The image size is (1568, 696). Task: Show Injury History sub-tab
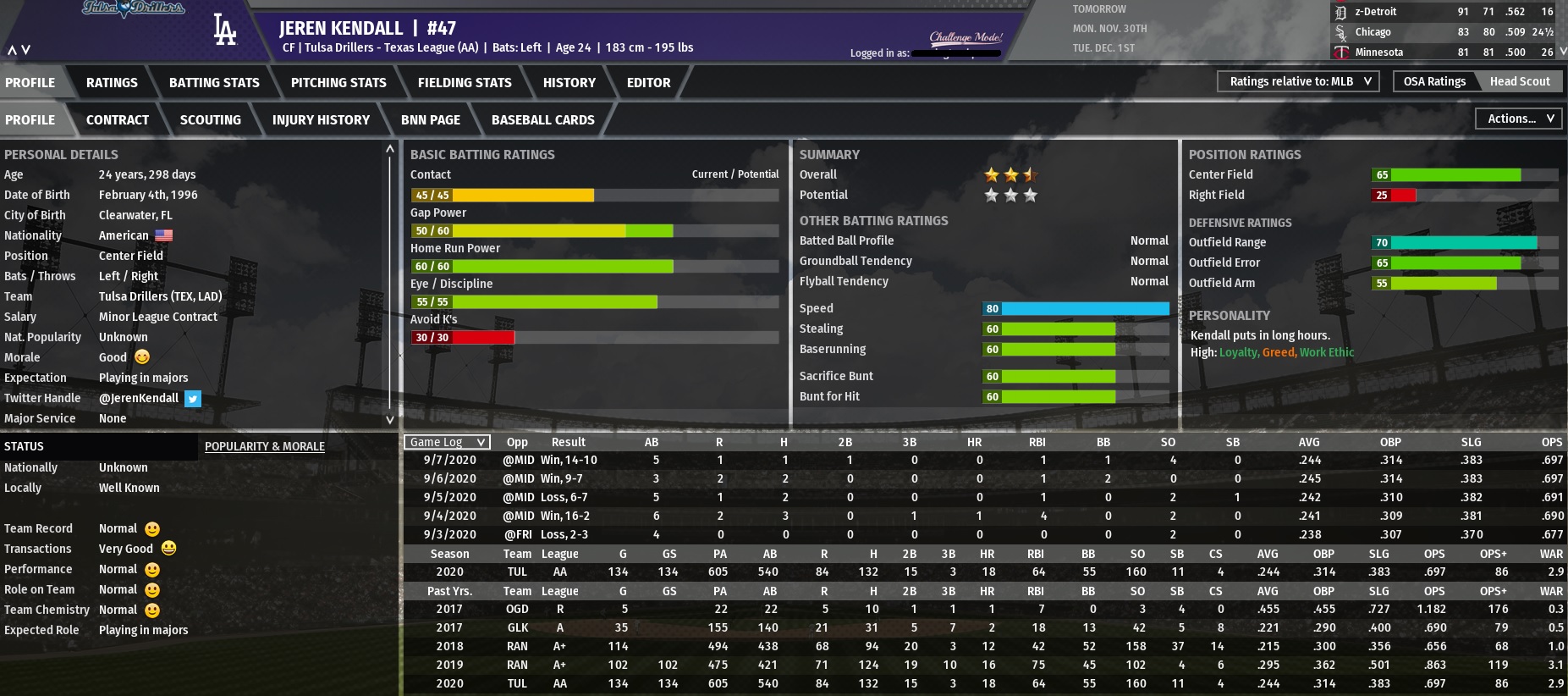pos(321,119)
